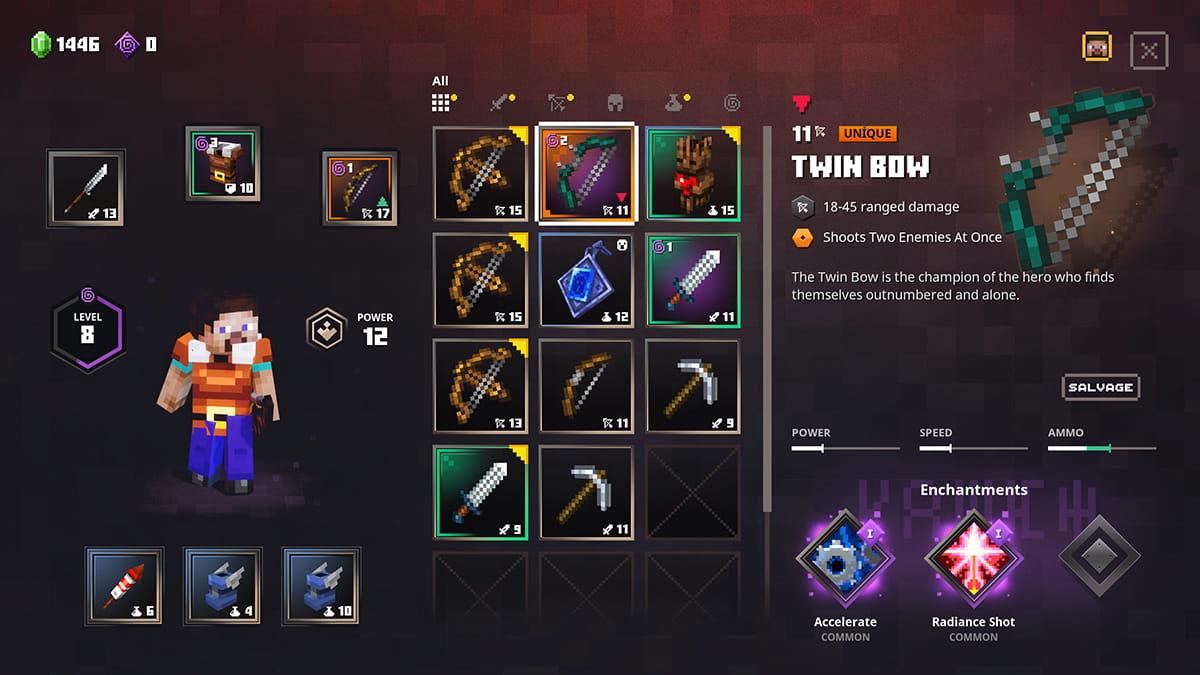Select the wooden totem artifact slot
Image resolution: width=1200 pixels, height=675 pixels.
(x=692, y=173)
